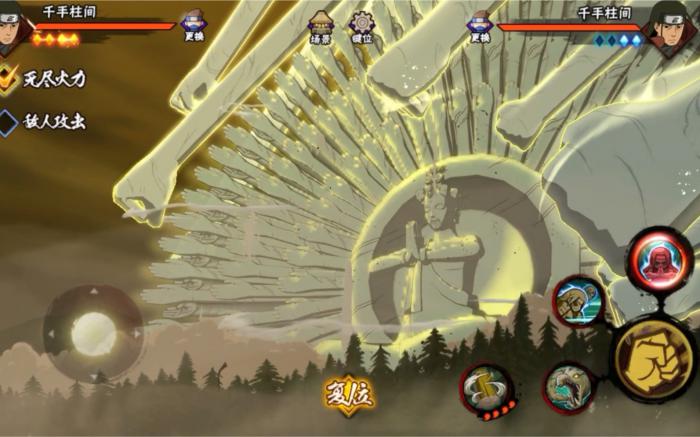Use the substitution scroll skill

(x=487, y=388)
